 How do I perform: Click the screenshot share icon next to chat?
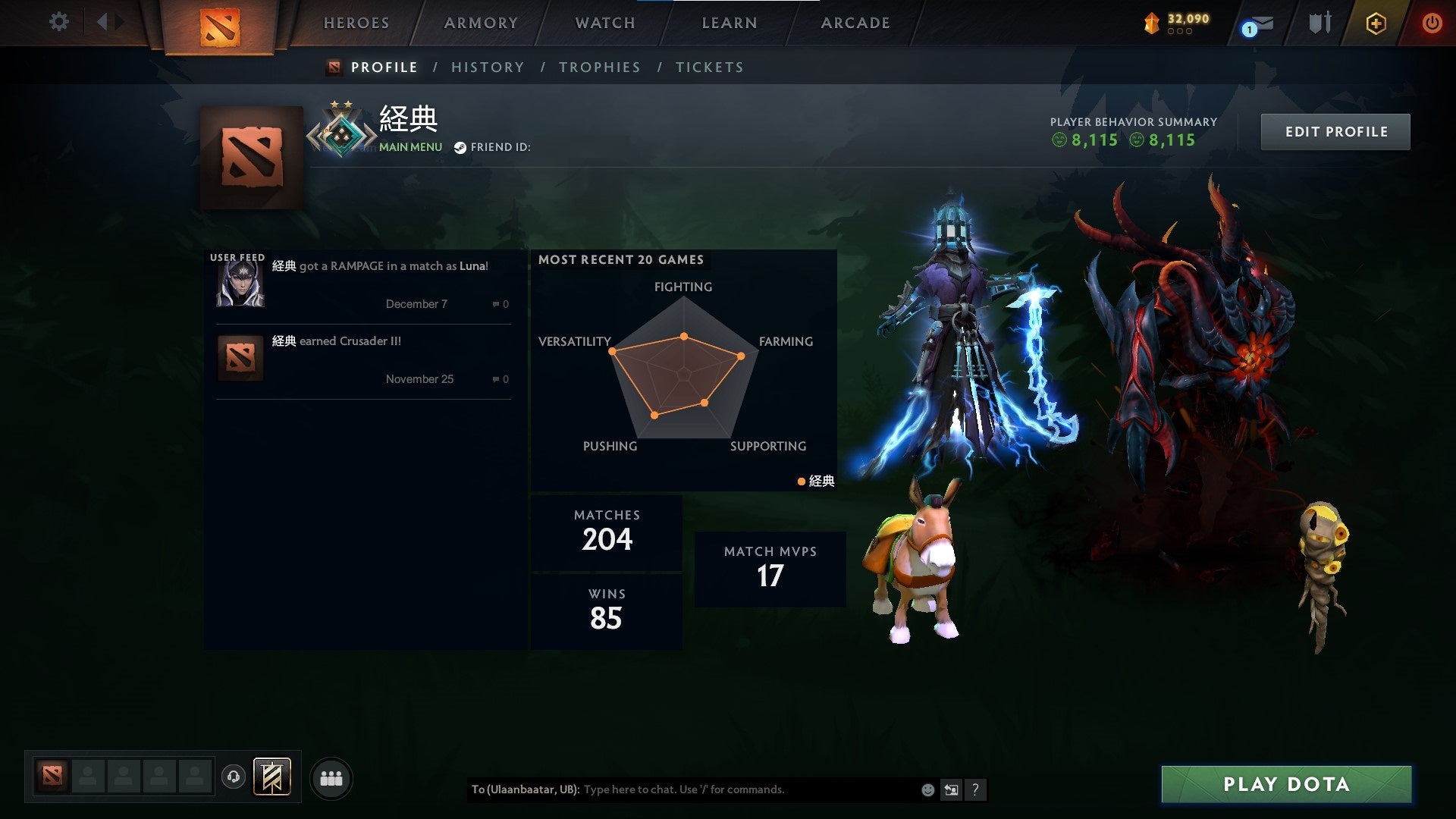click(x=951, y=789)
